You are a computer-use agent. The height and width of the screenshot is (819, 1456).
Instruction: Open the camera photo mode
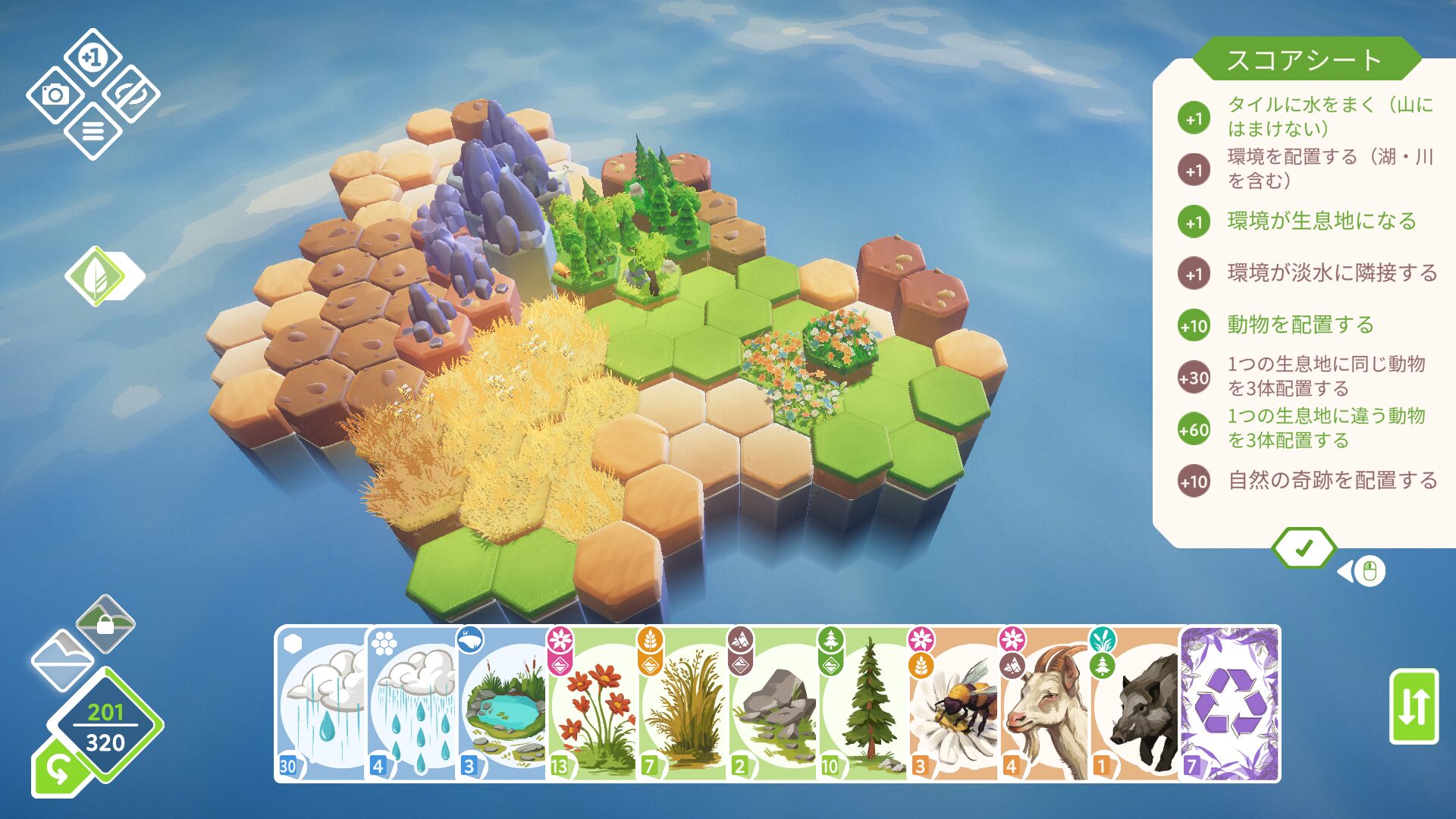coord(55,95)
